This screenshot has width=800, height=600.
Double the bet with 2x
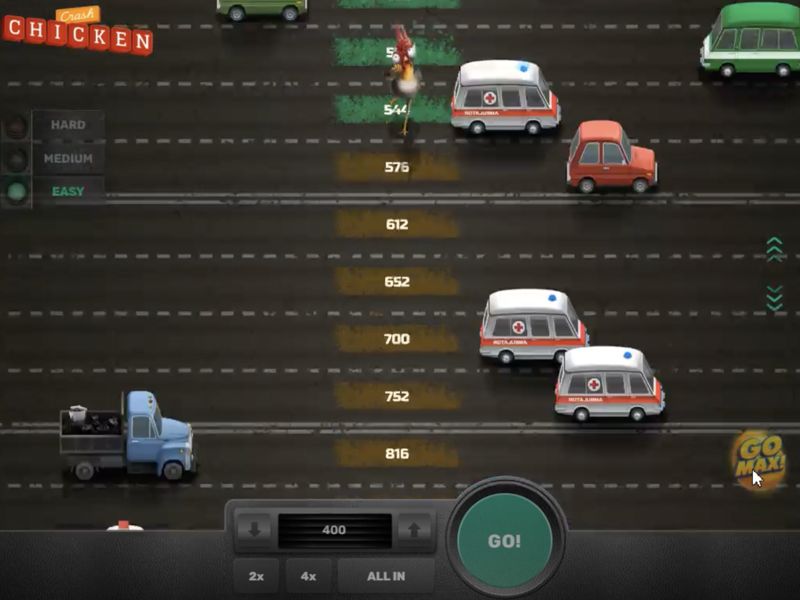click(256, 576)
